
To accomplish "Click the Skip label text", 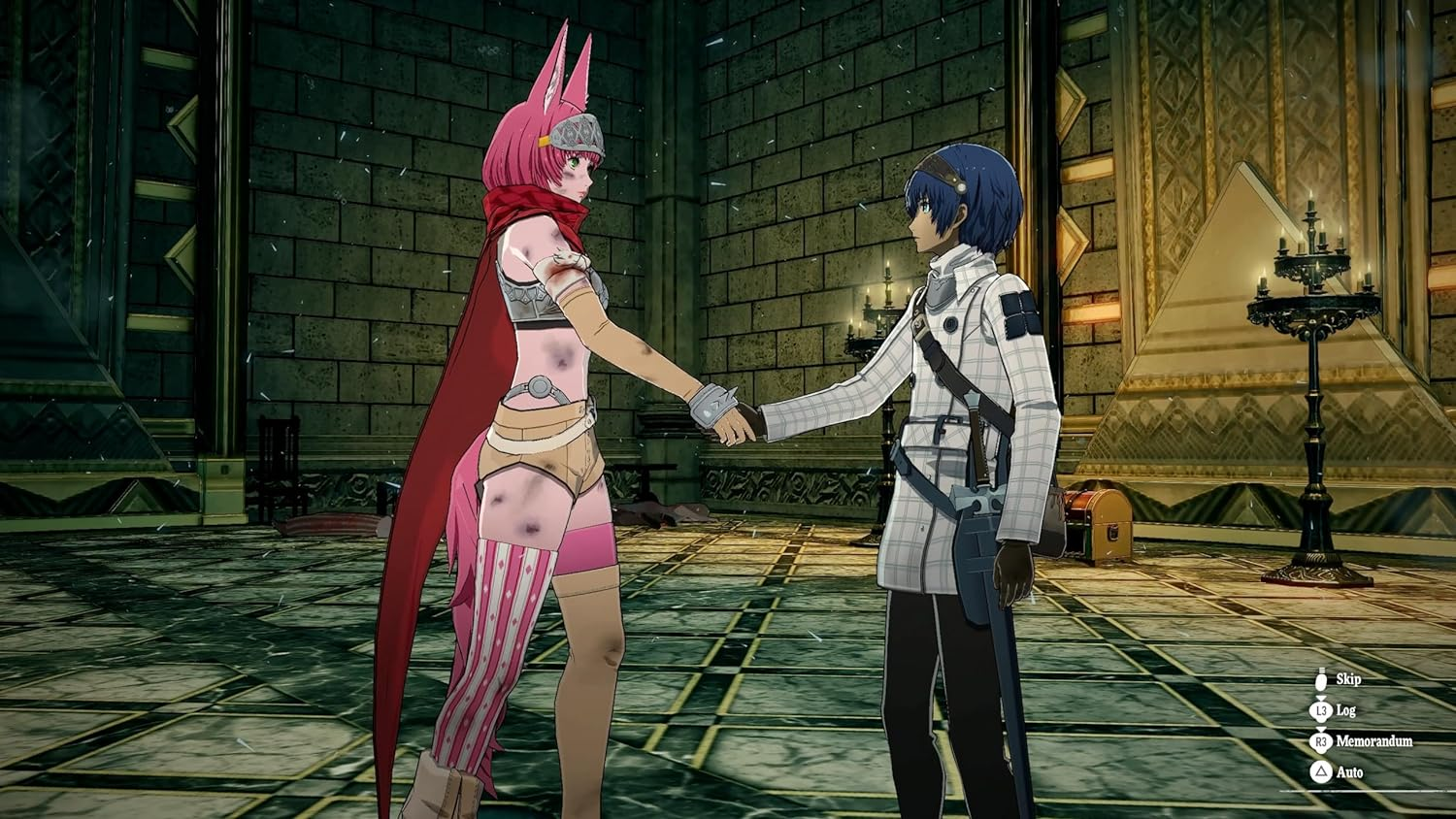I will coord(1349,681).
